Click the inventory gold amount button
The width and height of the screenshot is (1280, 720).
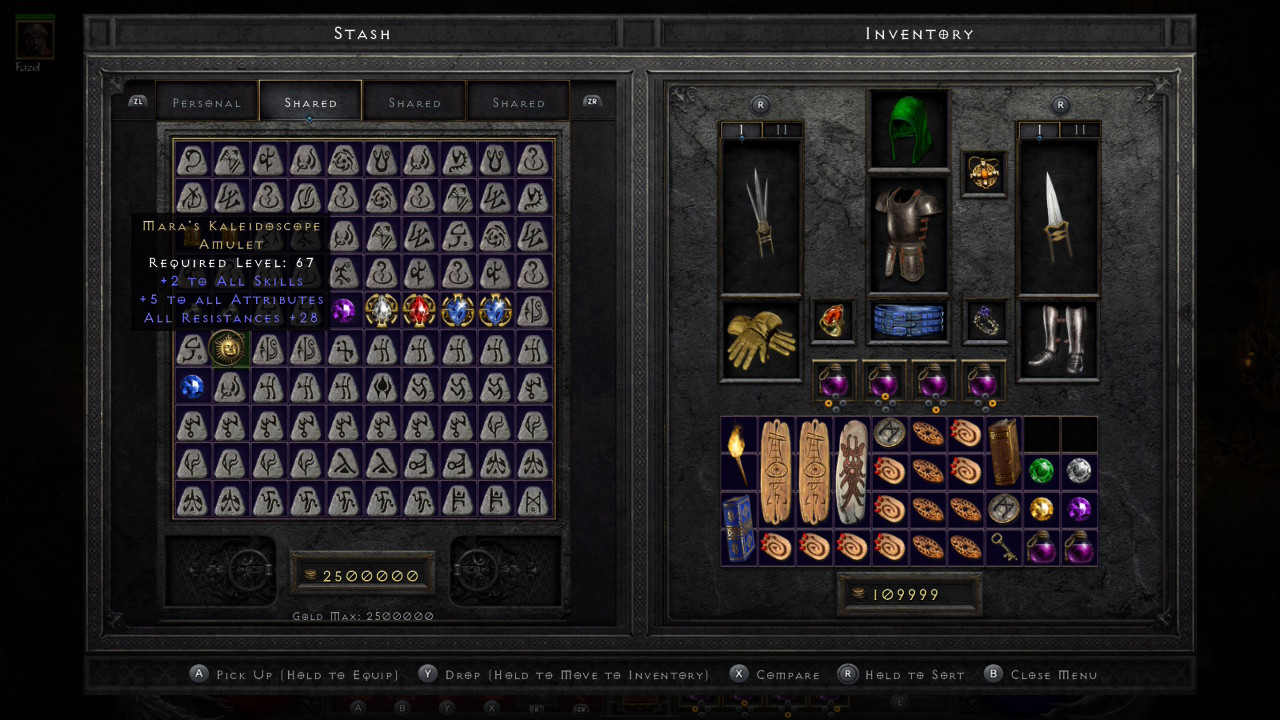click(x=908, y=594)
